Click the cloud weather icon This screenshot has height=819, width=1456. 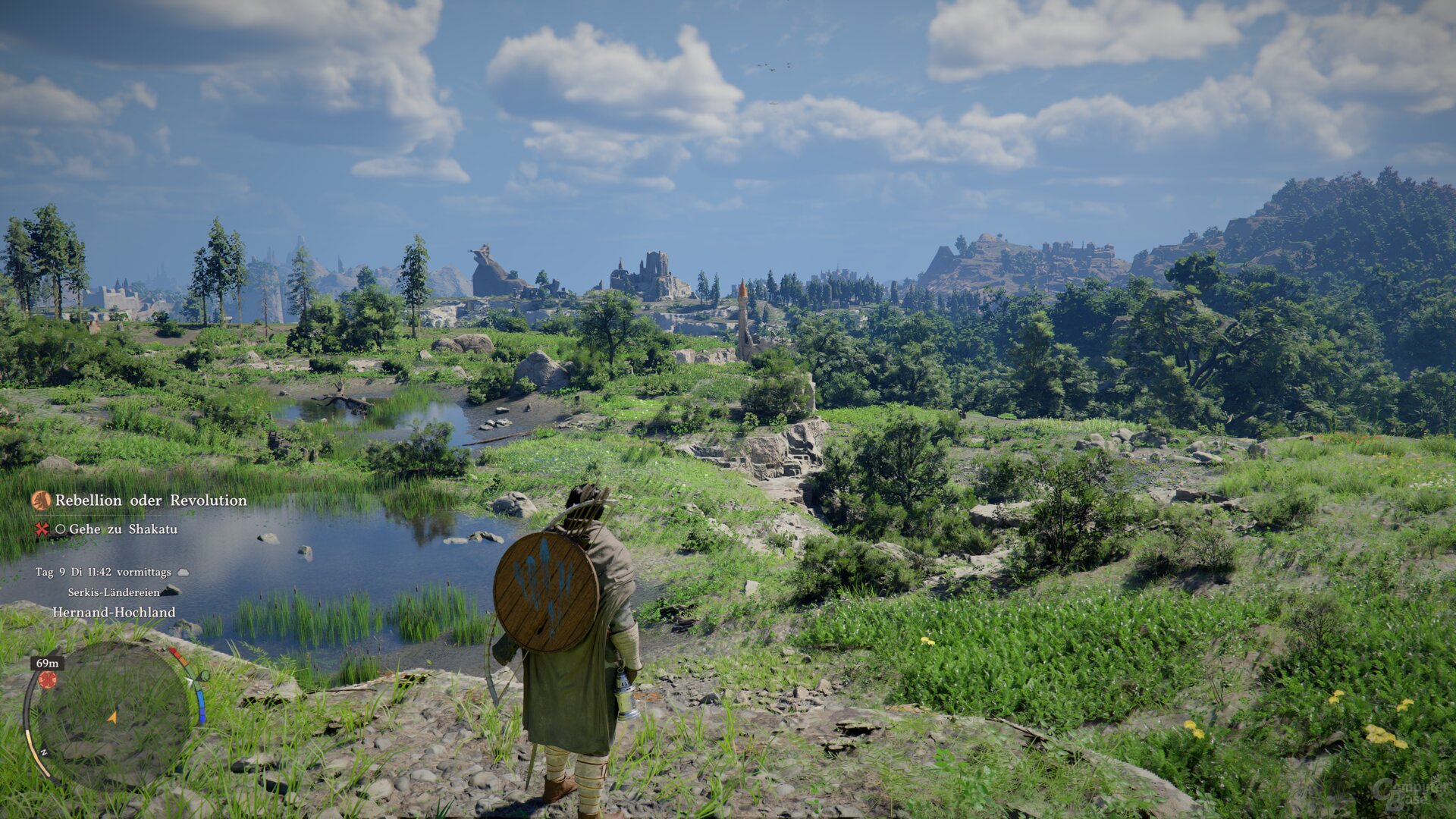point(183,573)
